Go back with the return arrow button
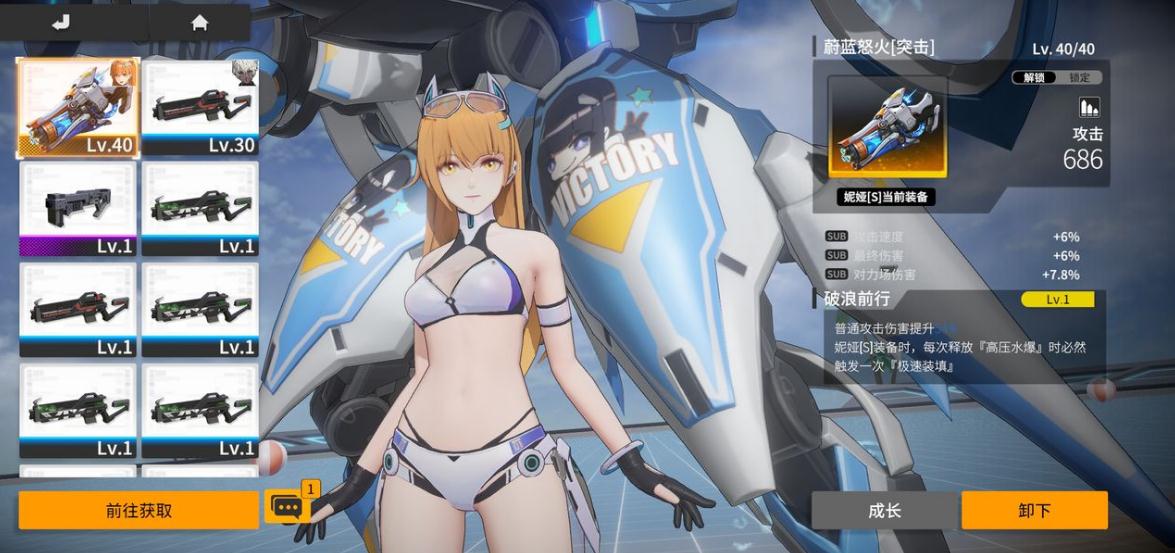The image size is (1175, 553). coord(61,23)
